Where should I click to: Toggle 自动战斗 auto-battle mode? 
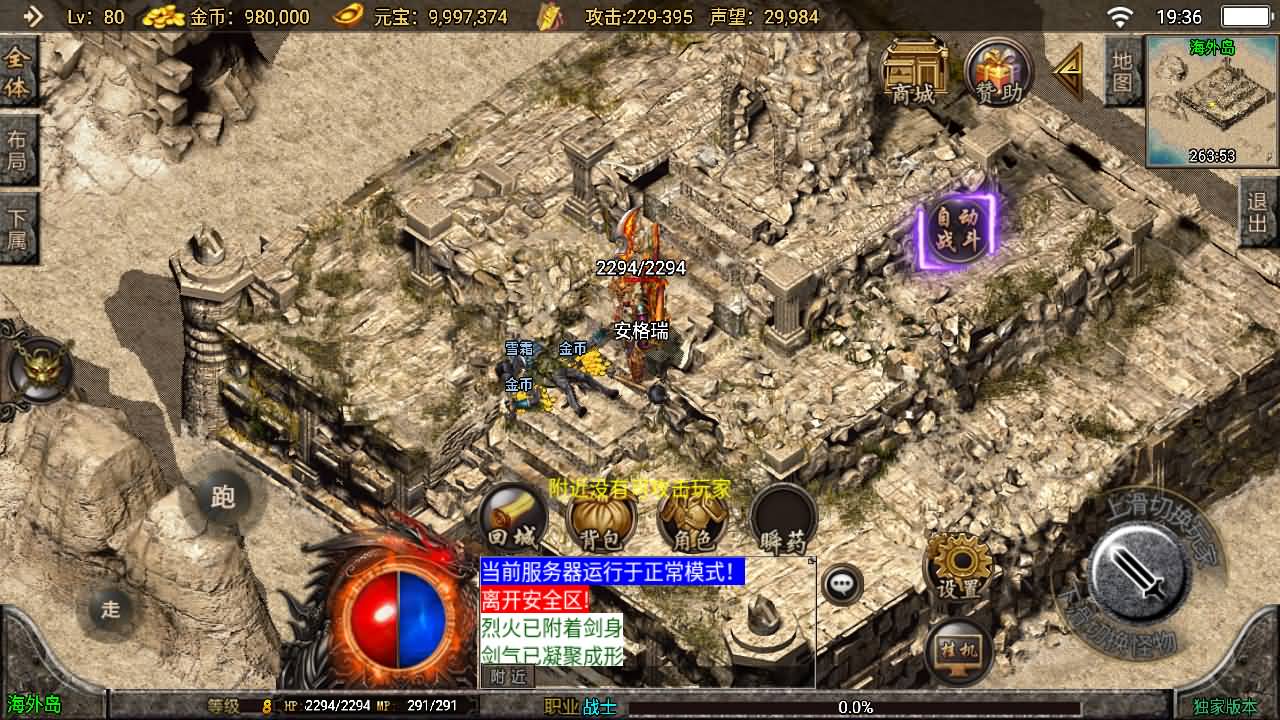coord(956,232)
